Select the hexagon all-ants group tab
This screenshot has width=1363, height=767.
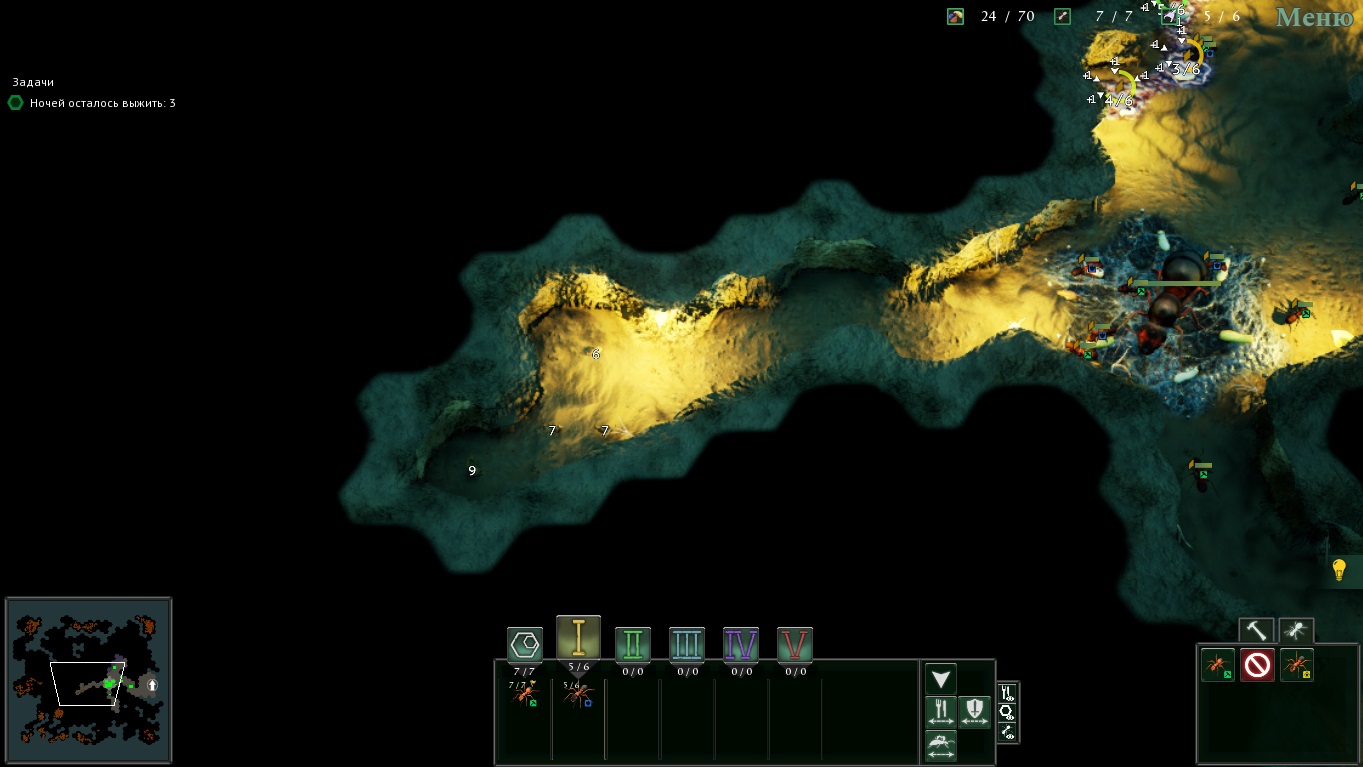[x=525, y=644]
